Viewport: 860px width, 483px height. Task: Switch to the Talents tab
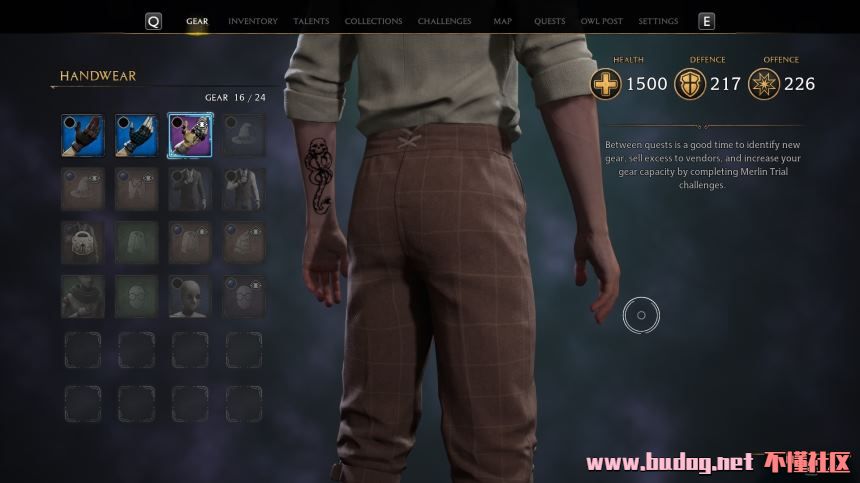311,21
